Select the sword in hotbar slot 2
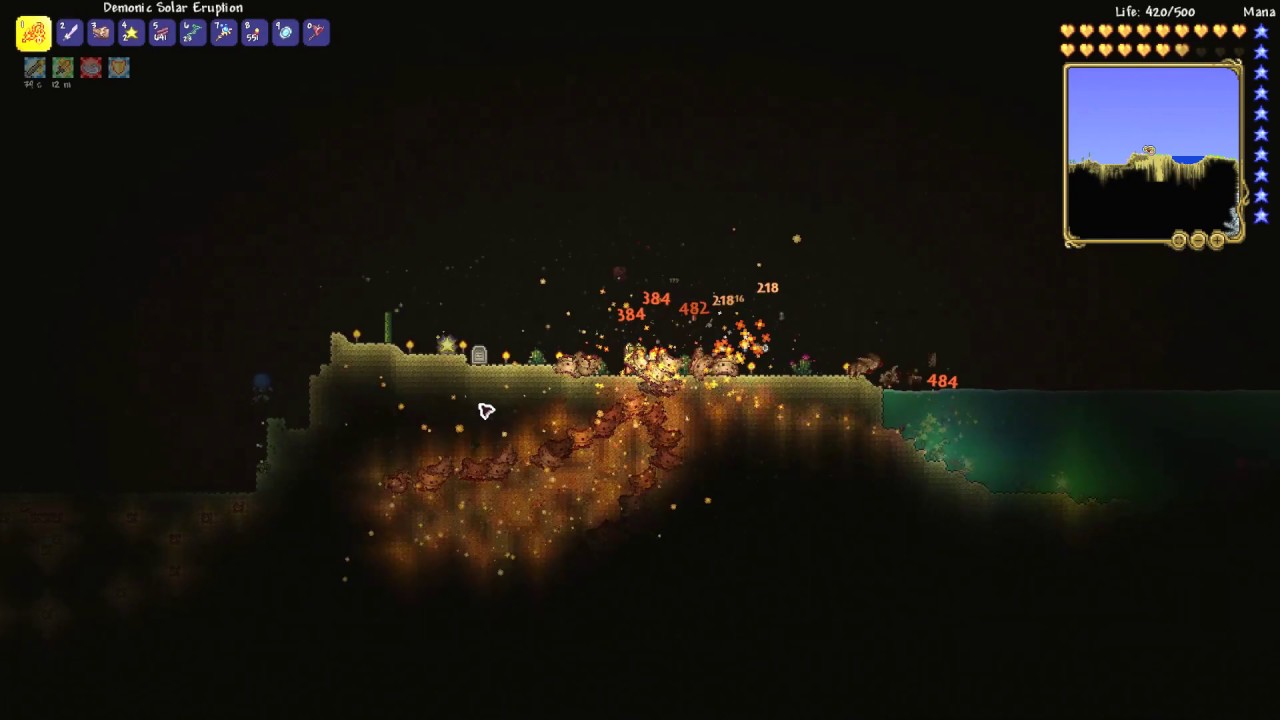This screenshot has height=720, width=1280. (x=69, y=32)
